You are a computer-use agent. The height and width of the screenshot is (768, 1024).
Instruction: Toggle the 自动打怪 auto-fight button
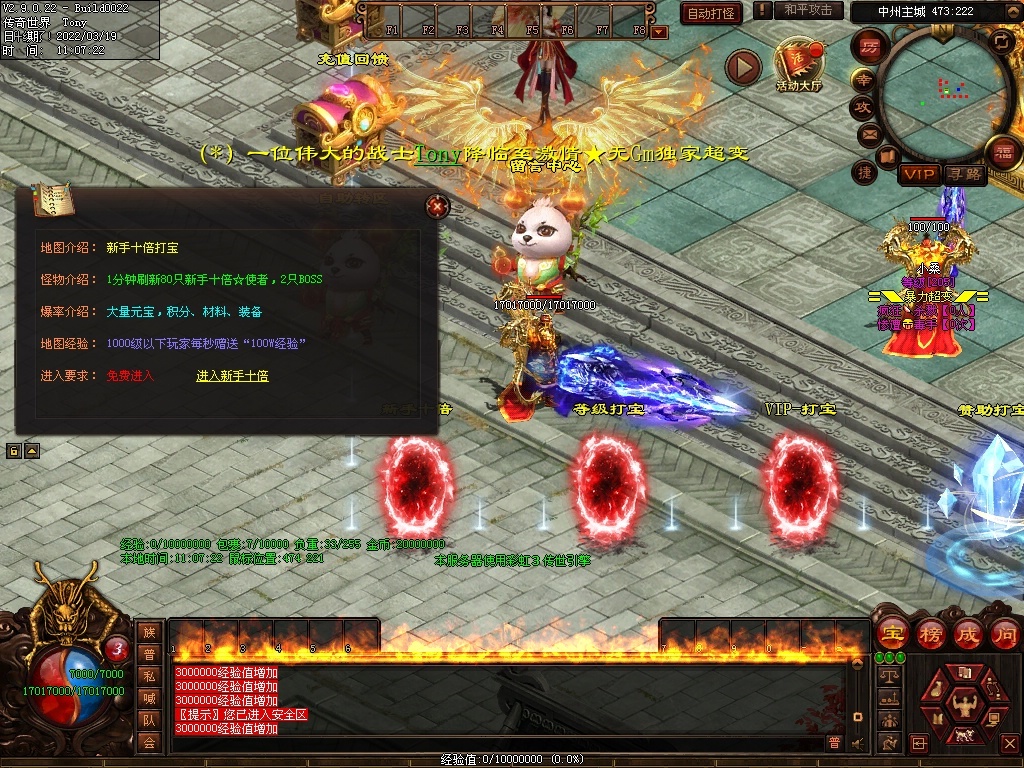pyautogui.click(x=710, y=13)
